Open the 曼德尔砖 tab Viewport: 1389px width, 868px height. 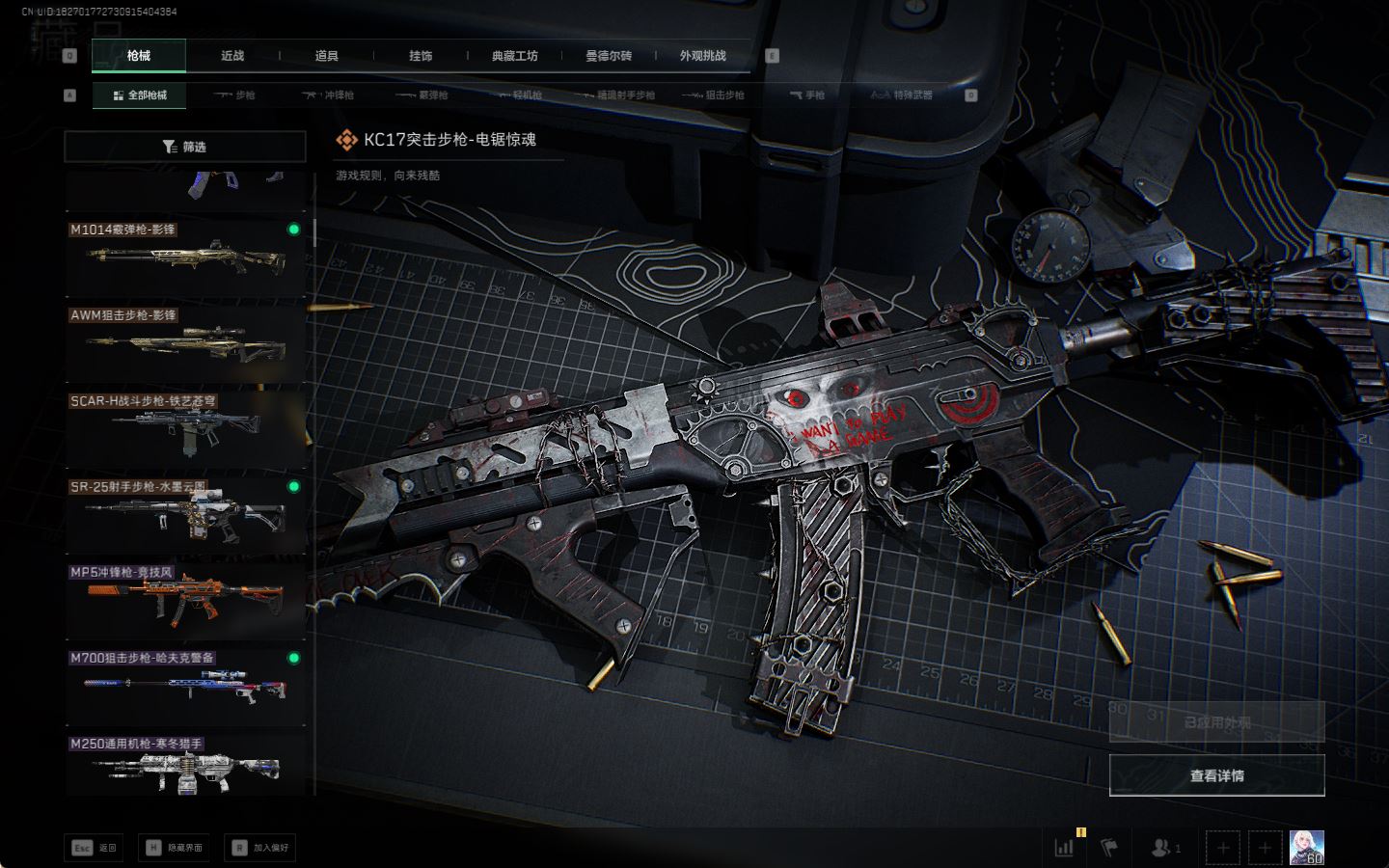(609, 56)
